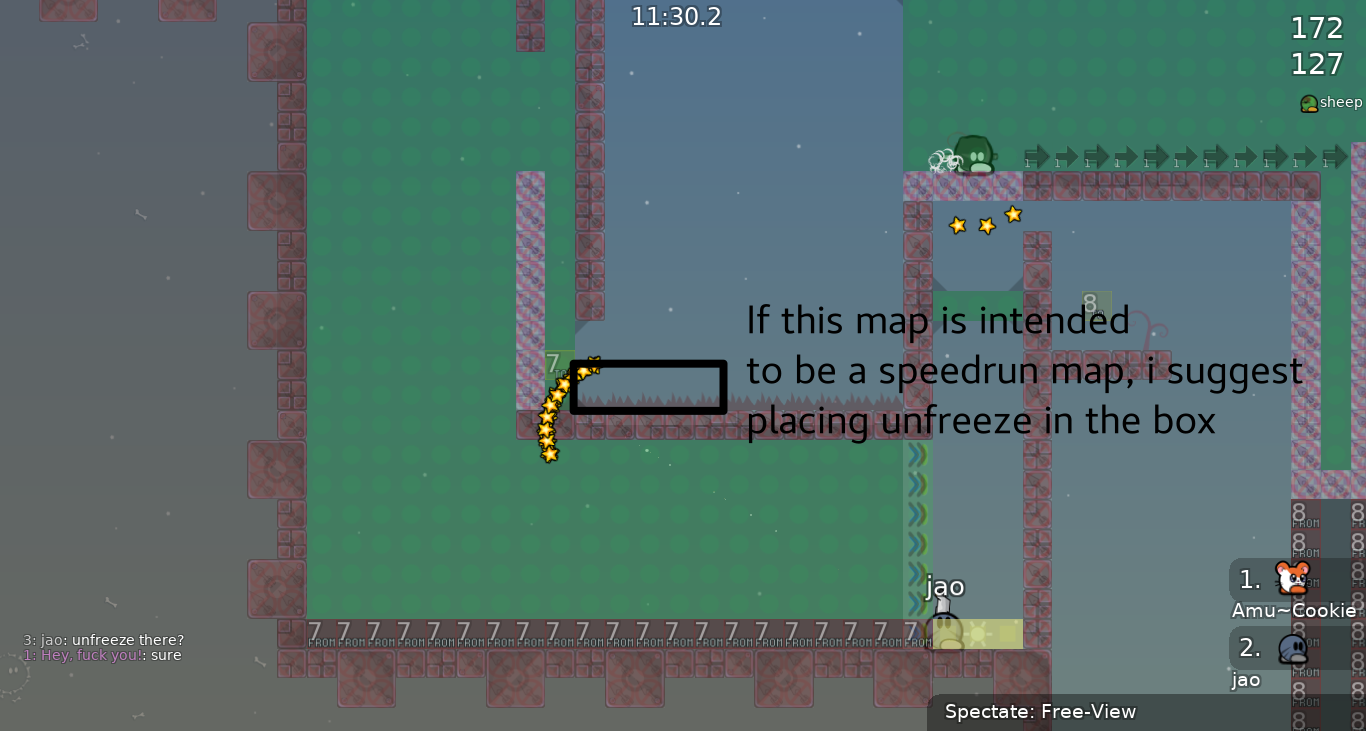Click the first right-pointing arrow tile

(1036, 157)
